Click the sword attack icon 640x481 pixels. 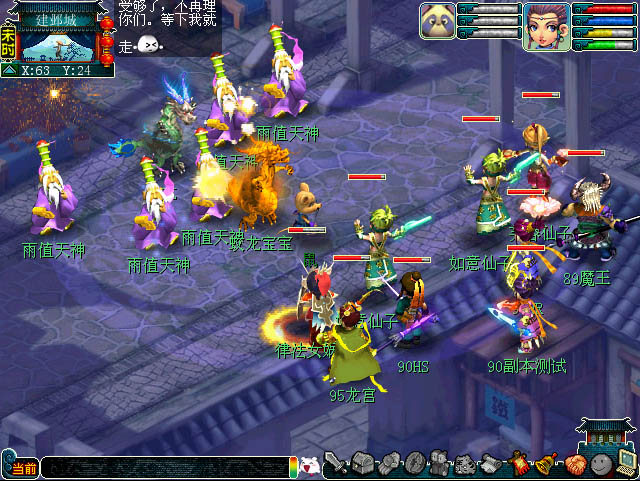pos(337,465)
